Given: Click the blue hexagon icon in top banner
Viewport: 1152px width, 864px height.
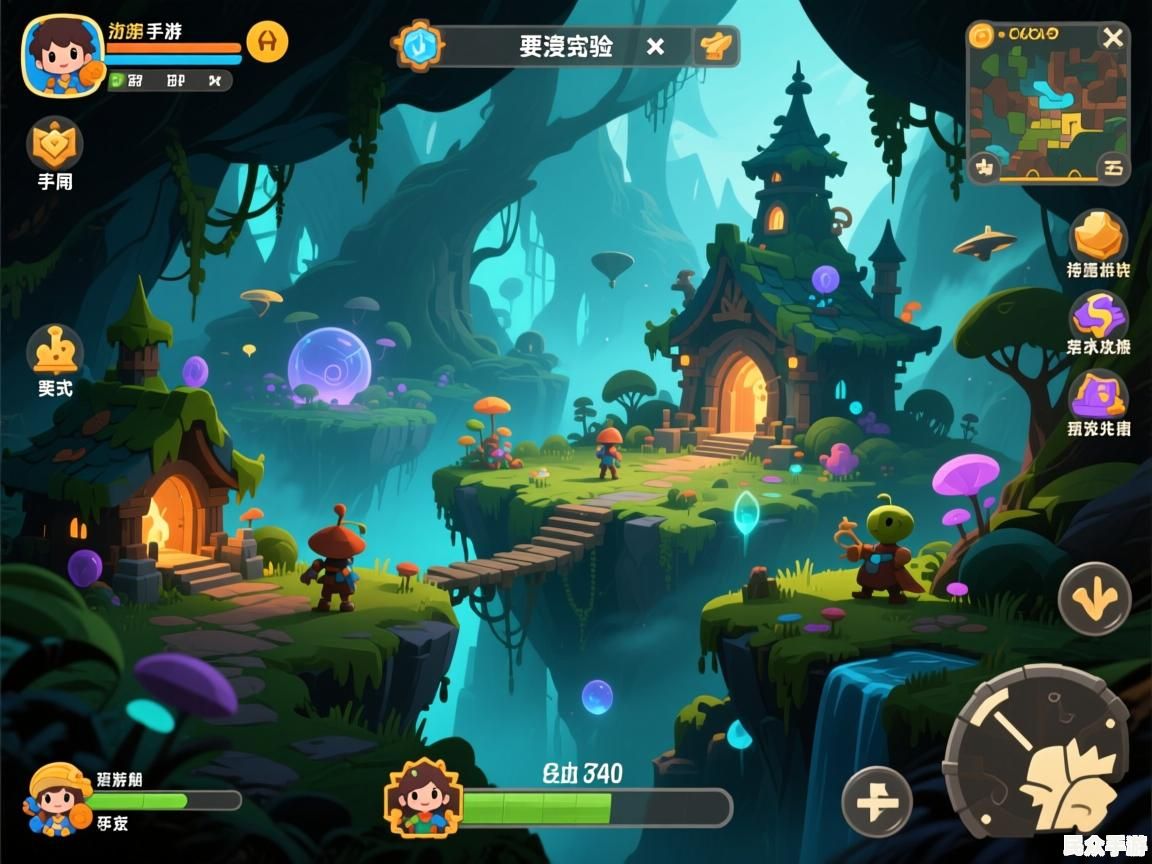Looking at the screenshot, I should point(418,45).
